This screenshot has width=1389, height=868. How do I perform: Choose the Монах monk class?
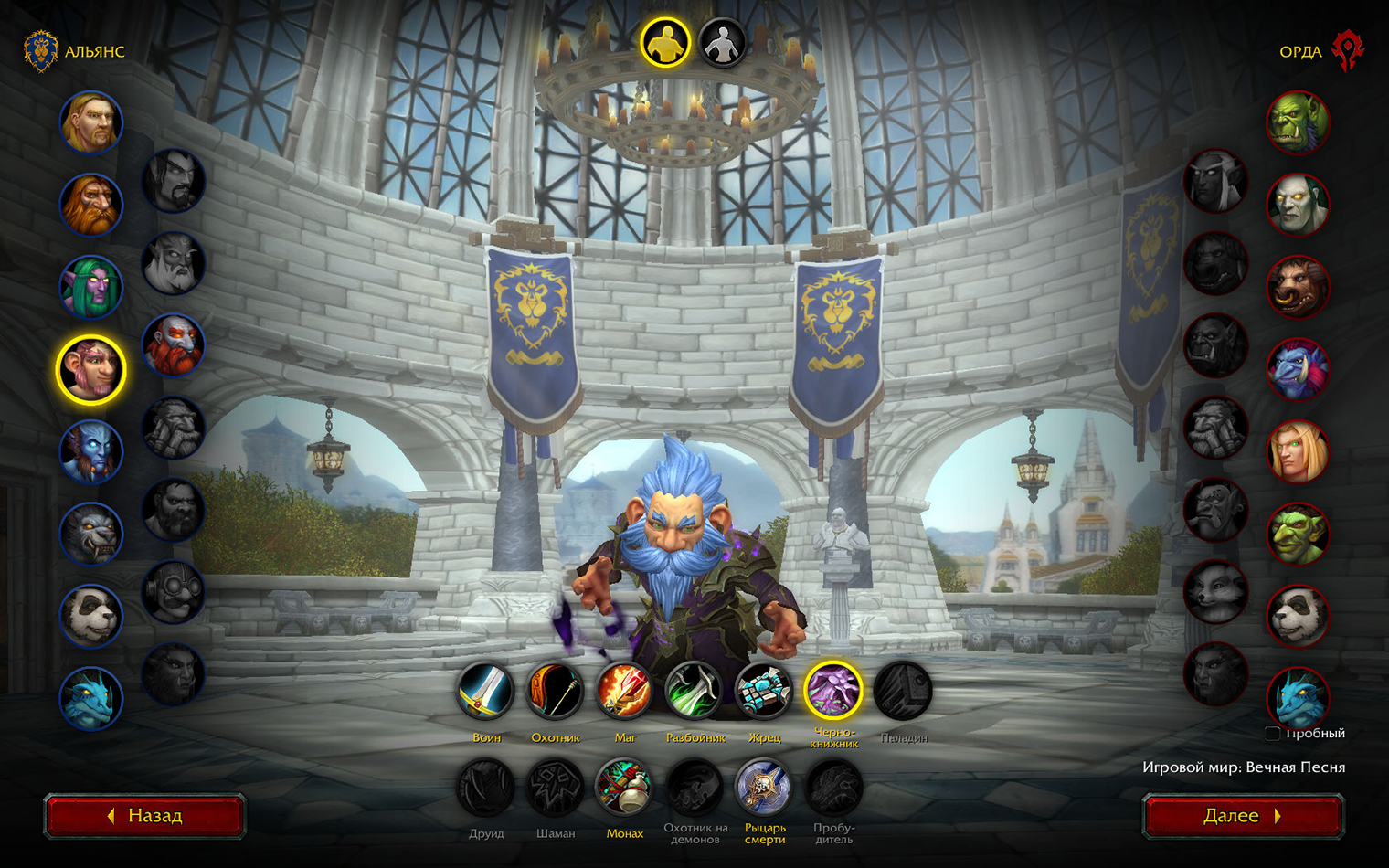[625, 788]
